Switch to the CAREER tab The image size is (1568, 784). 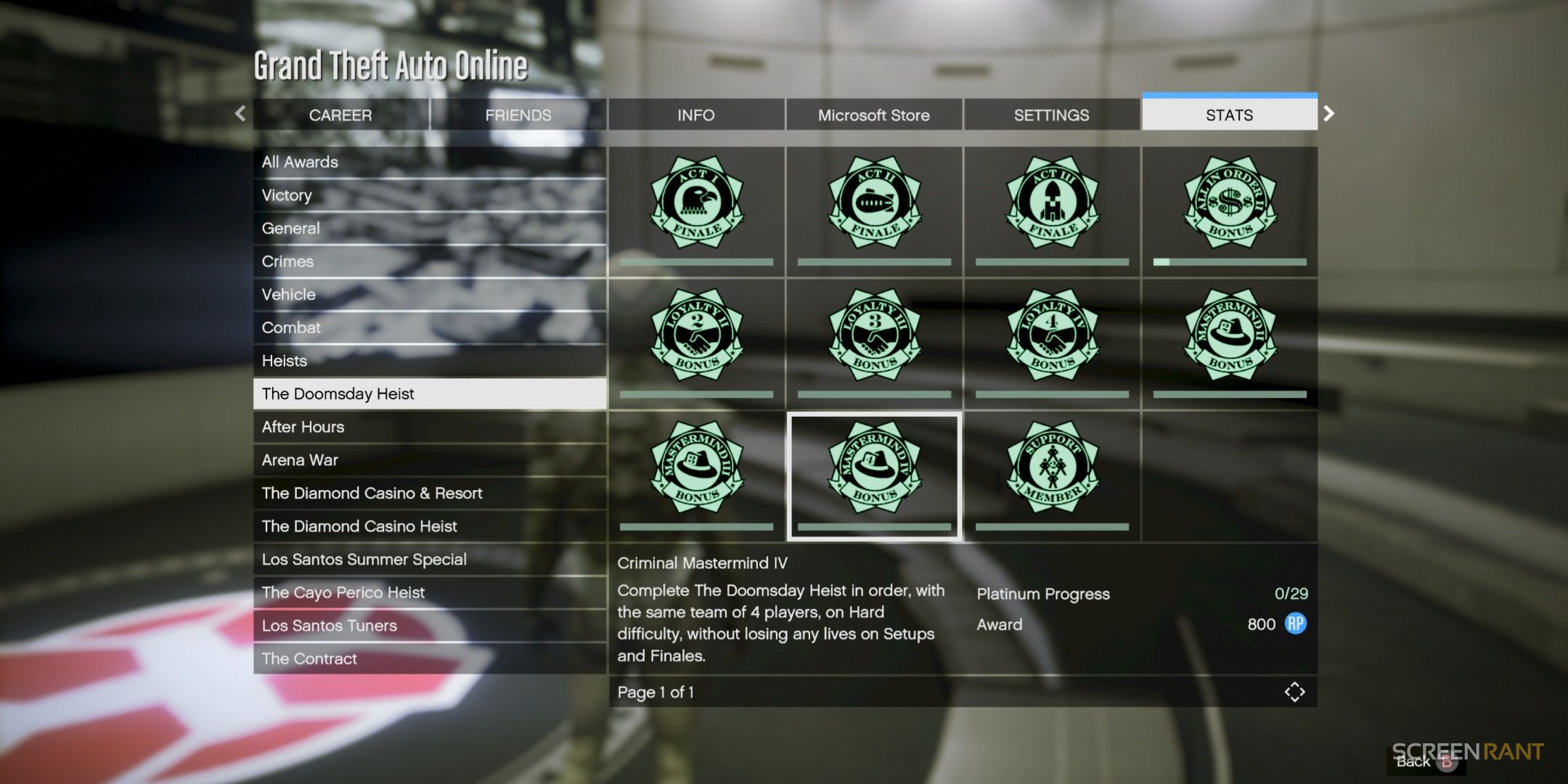[340, 115]
